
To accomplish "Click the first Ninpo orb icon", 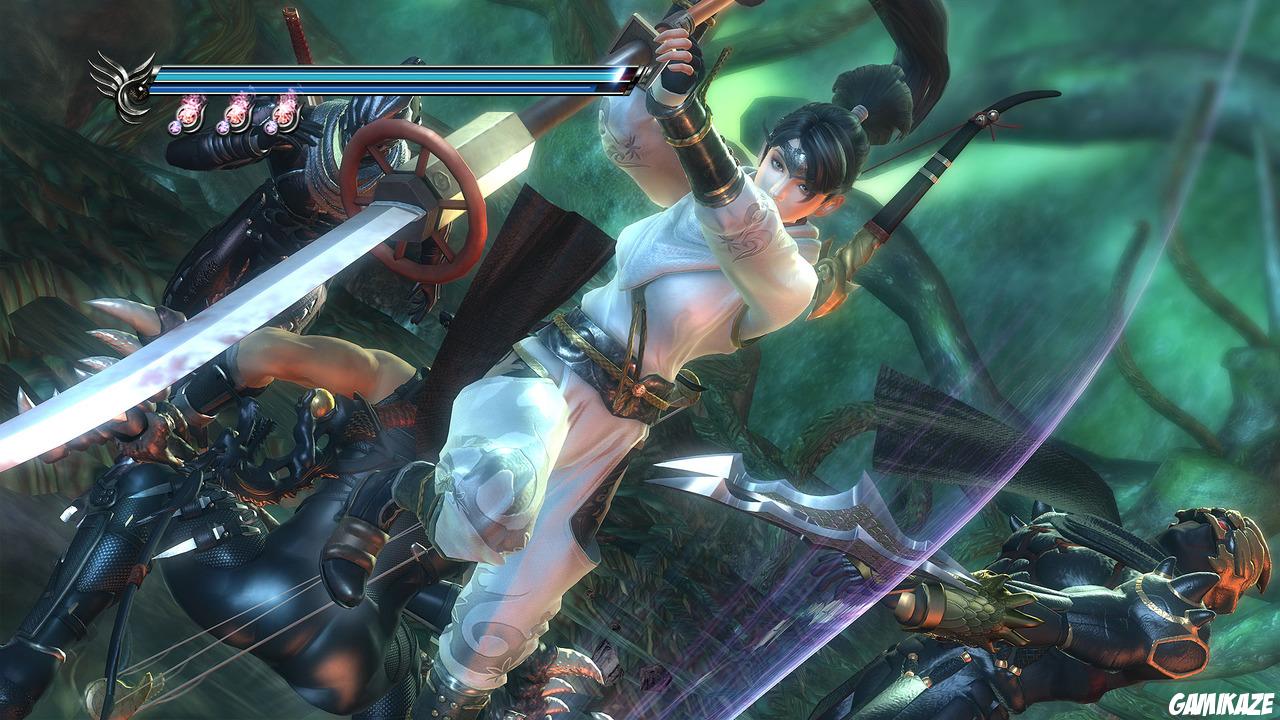I will [x=189, y=116].
